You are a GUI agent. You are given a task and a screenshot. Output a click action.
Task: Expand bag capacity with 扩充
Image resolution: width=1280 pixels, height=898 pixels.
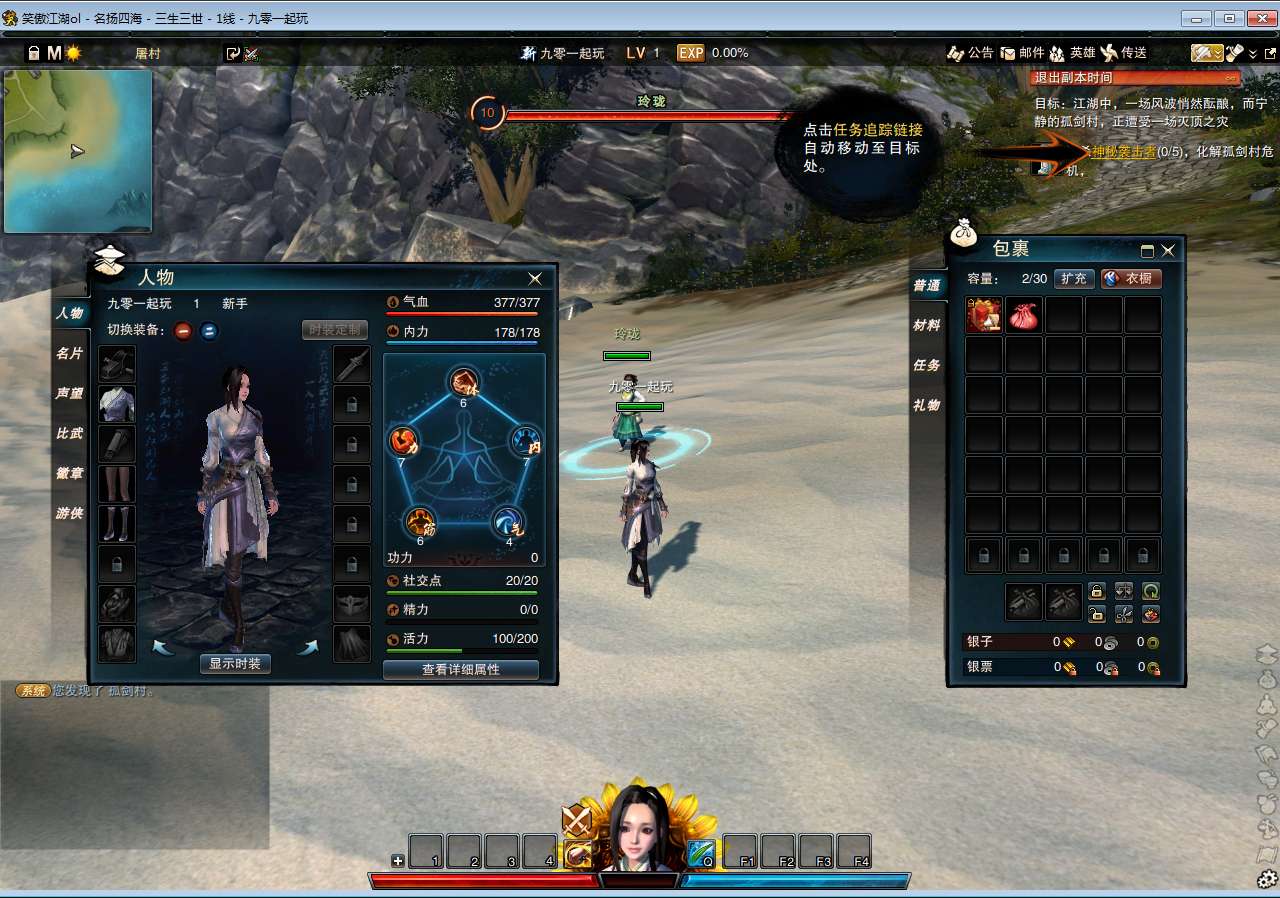pyautogui.click(x=1074, y=278)
